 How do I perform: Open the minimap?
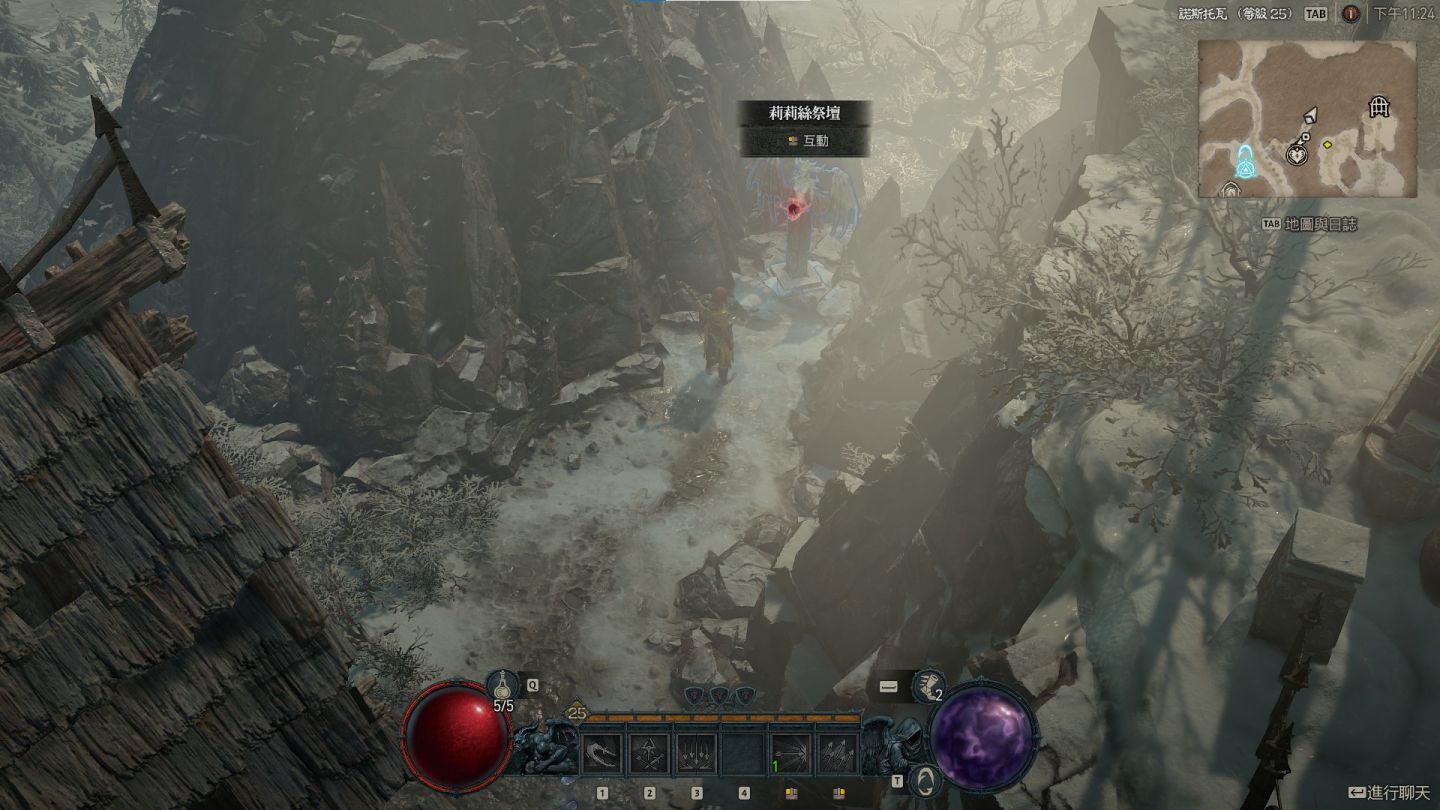[x=1307, y=119]
